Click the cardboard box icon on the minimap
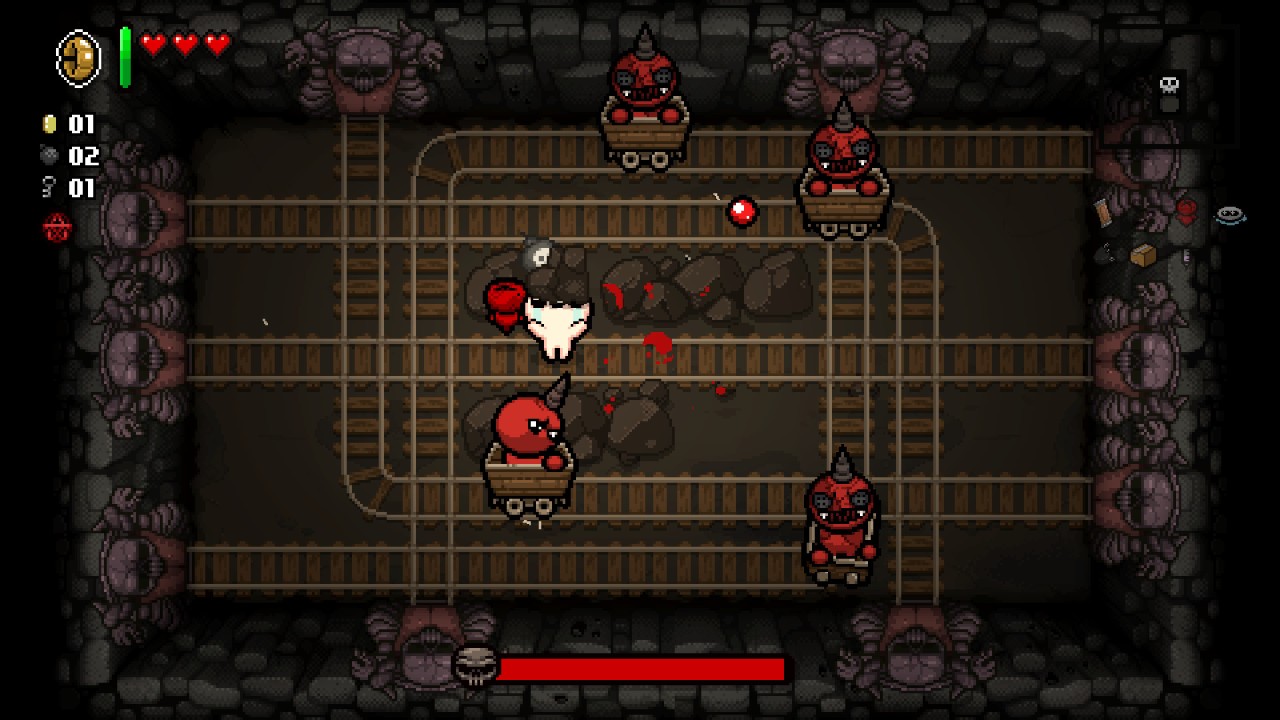This screenshot has width=1280, height=720. [1143, 254]
